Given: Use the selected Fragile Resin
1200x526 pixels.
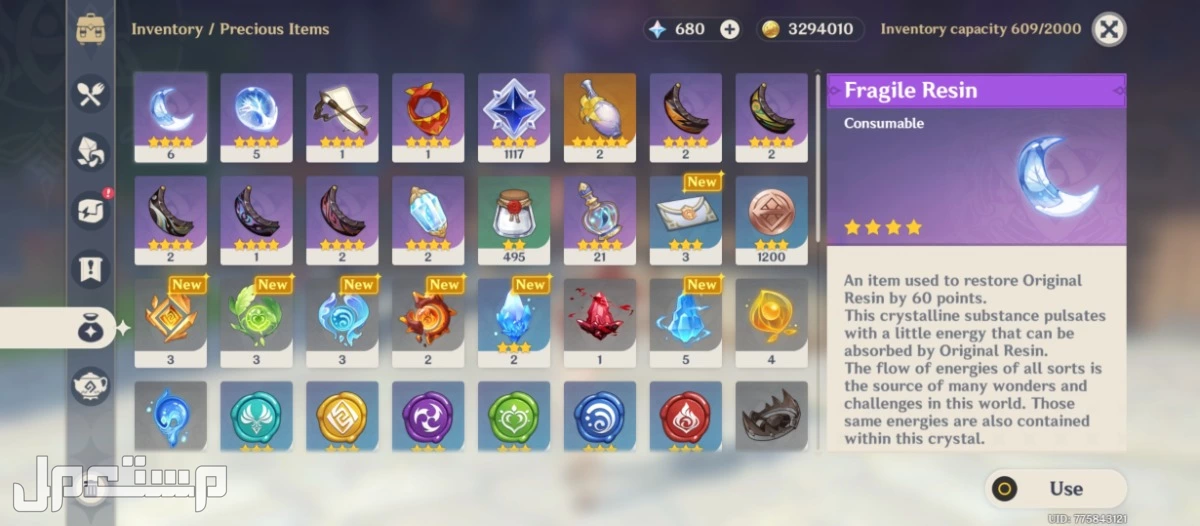Looking at the screenshot, I should point(1055,488).
